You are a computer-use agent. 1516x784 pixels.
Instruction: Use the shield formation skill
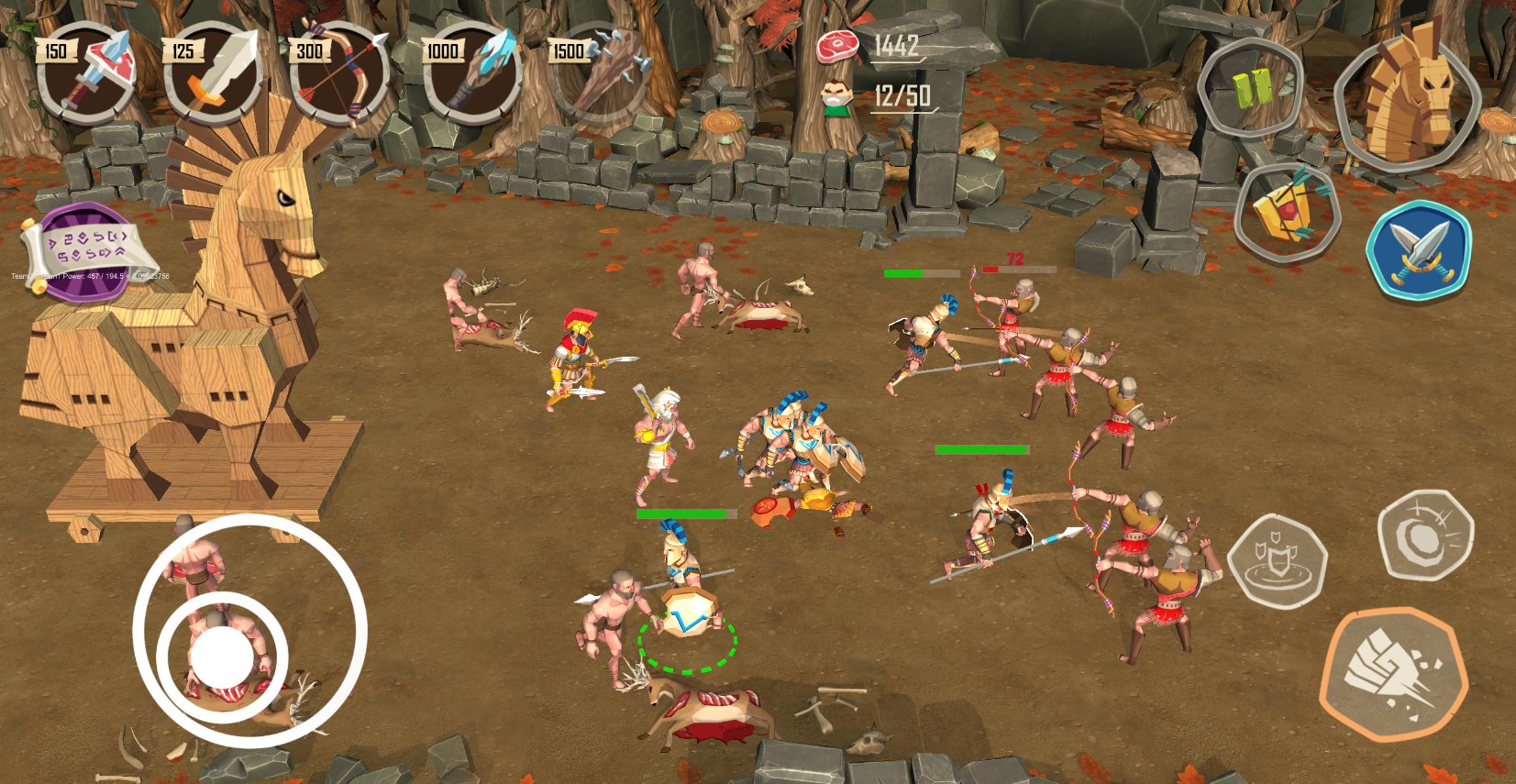(1278, 561)
